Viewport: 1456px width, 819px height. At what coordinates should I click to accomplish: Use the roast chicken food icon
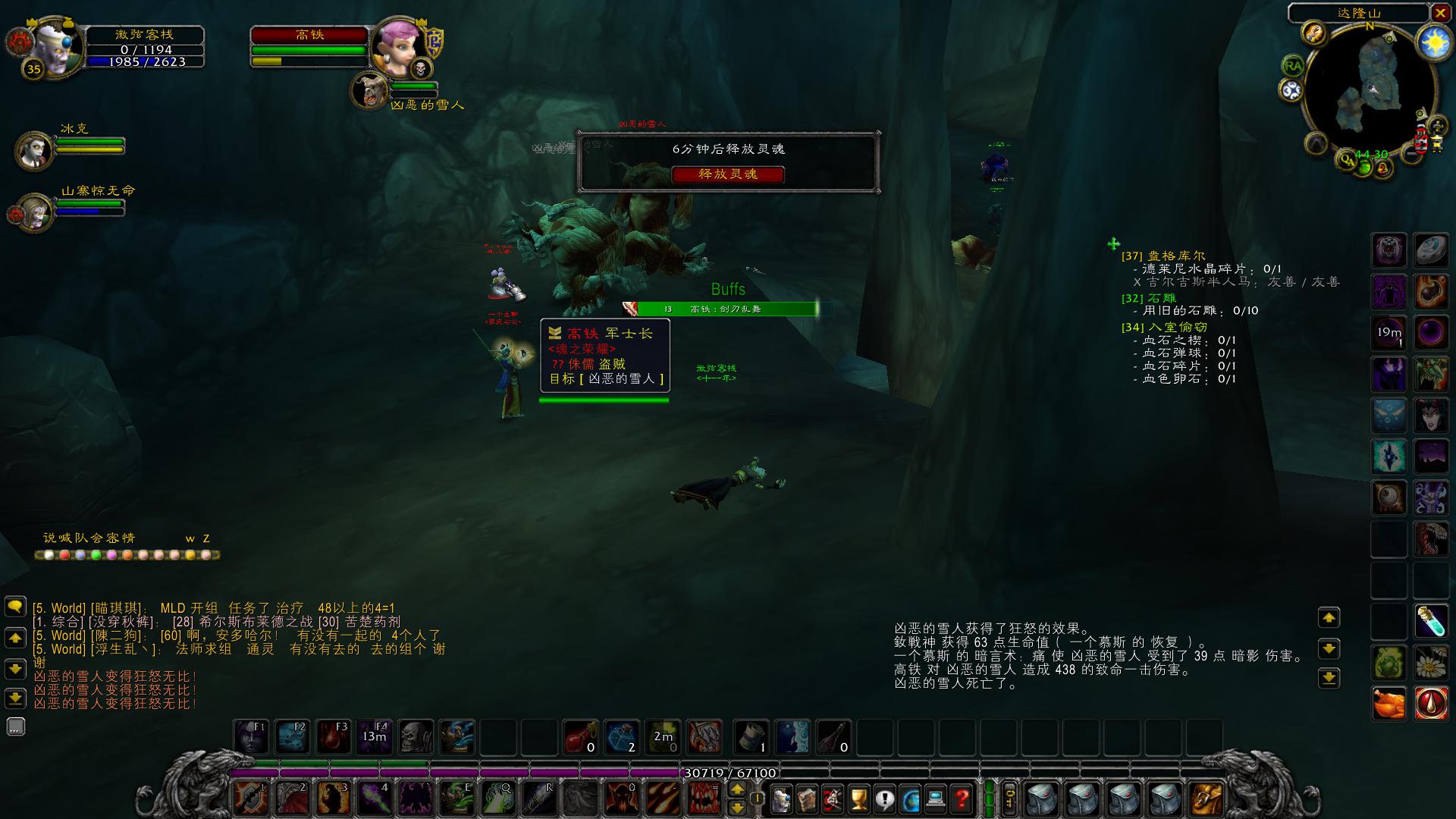(1389, 703)
